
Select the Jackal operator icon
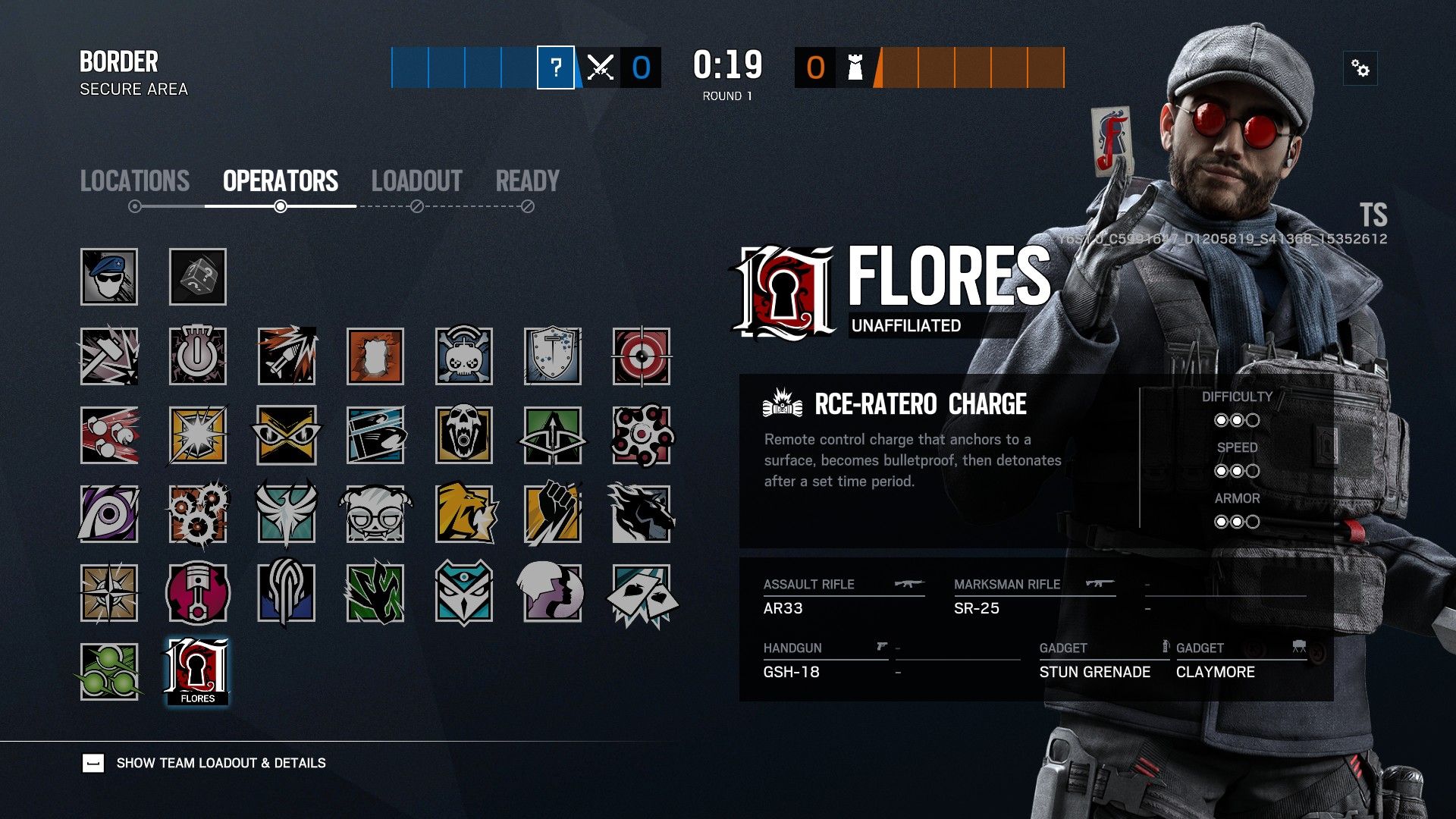[108, 516]
